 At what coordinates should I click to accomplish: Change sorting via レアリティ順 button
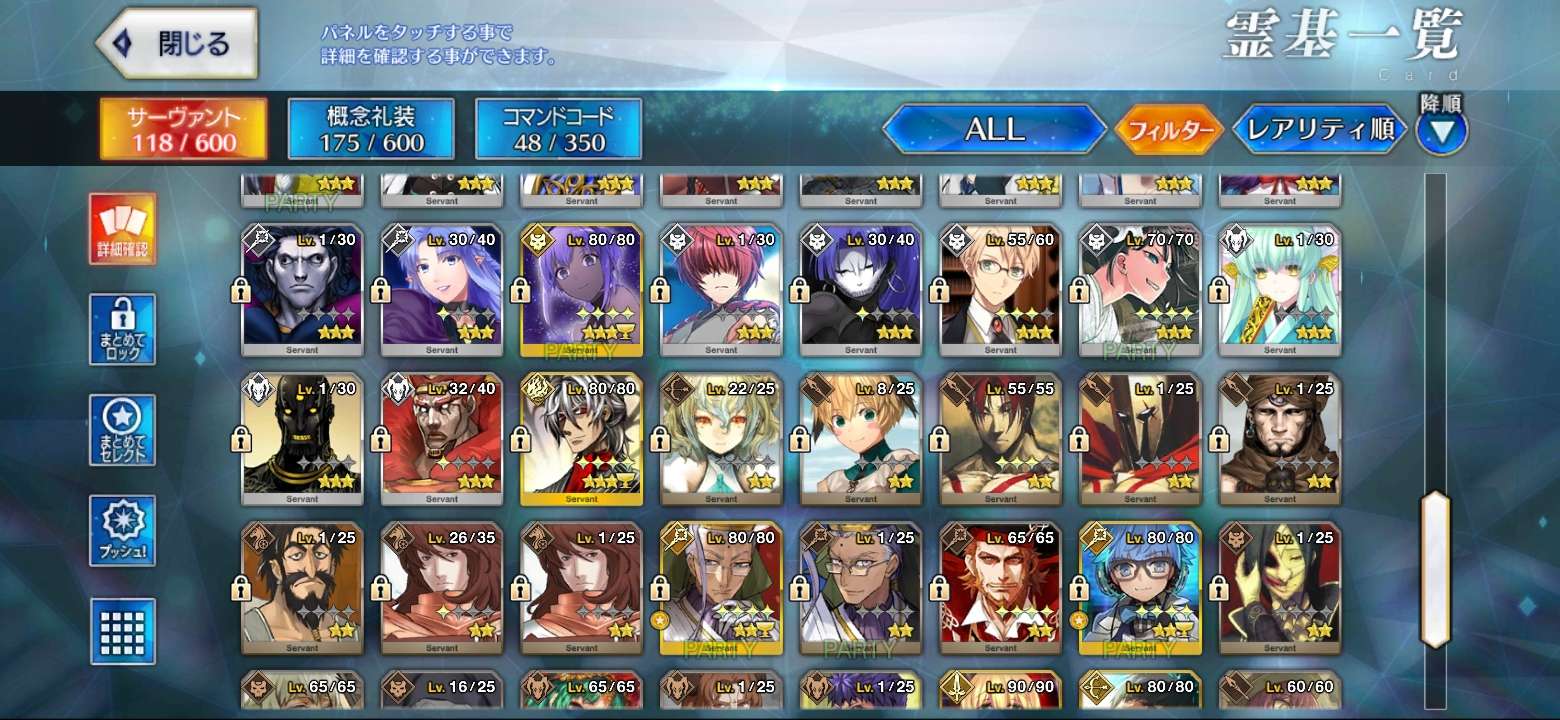coord(1320,130)
